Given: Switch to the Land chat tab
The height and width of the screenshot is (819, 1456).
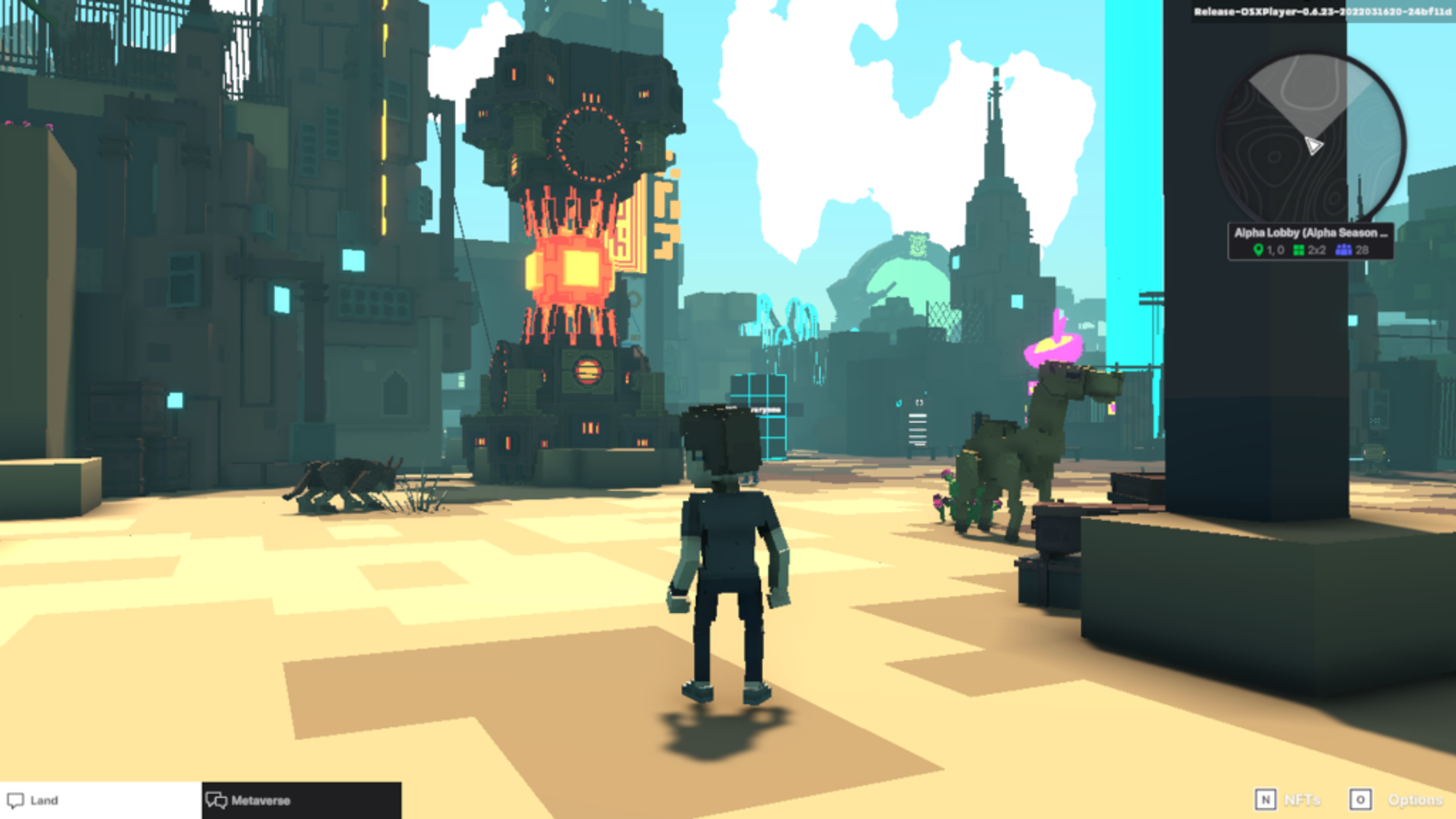Looking at the screenshot, I should point(100,800).
